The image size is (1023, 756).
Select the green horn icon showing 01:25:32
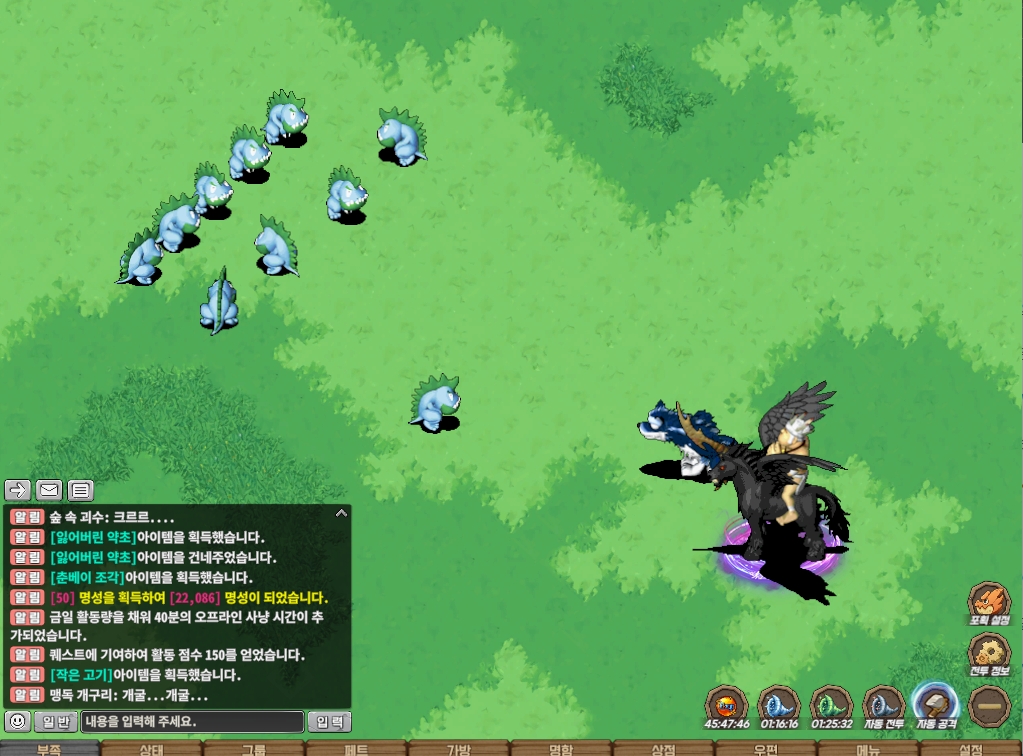[831, 705]
